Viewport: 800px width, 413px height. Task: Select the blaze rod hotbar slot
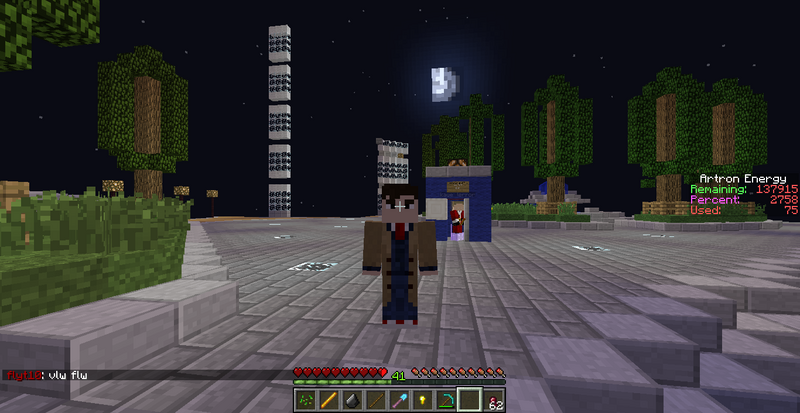(327, 399)
